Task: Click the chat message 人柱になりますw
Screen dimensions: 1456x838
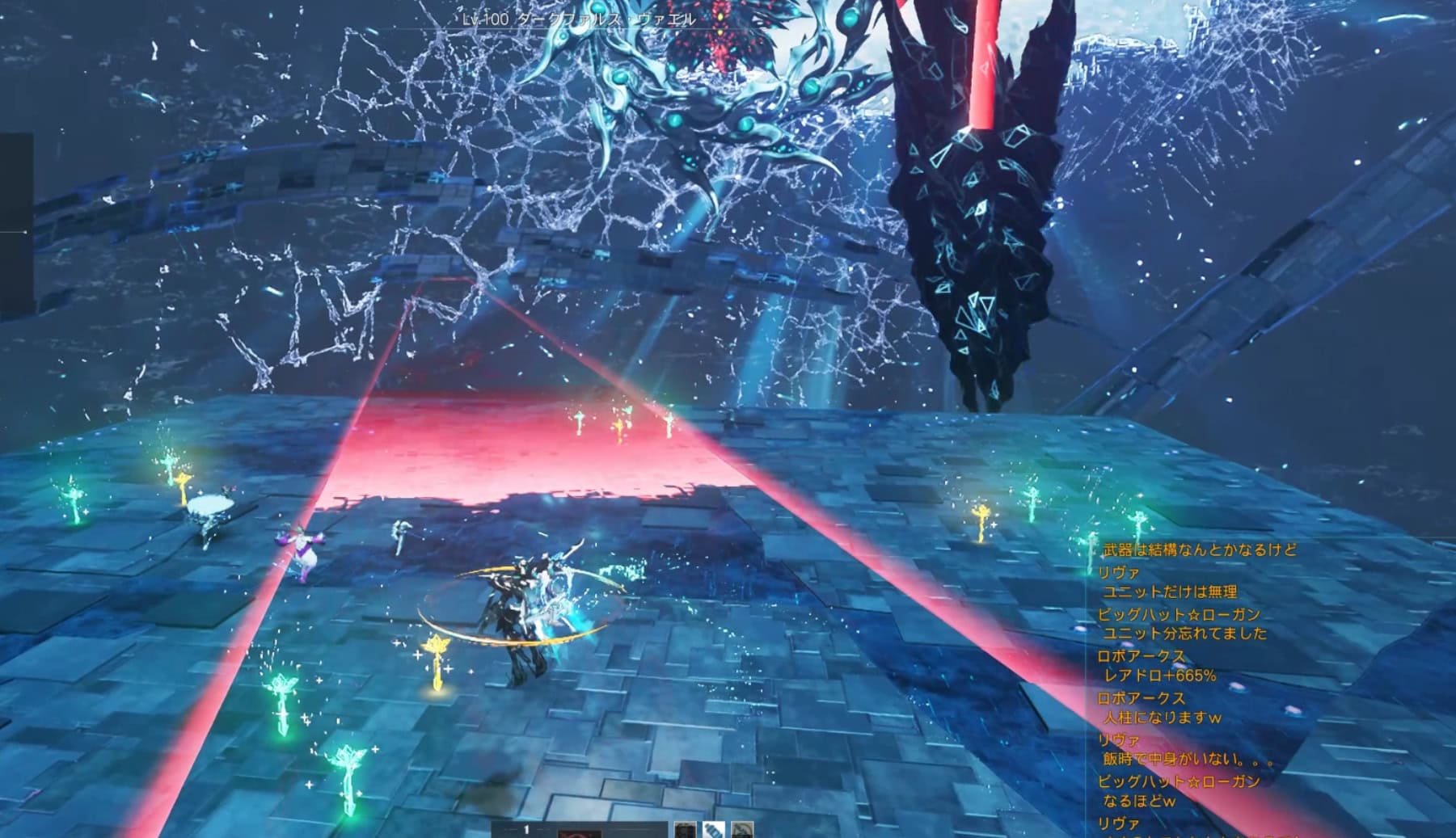Action: [x=1162, y=718]
